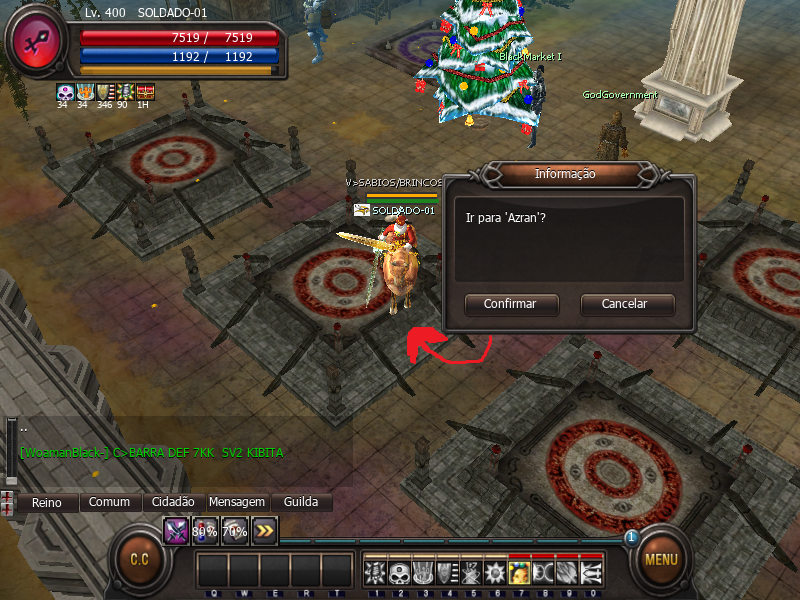Select the red treasure chest buff icon
Viewport: 800px width, 600px height.
click(145, 92)
